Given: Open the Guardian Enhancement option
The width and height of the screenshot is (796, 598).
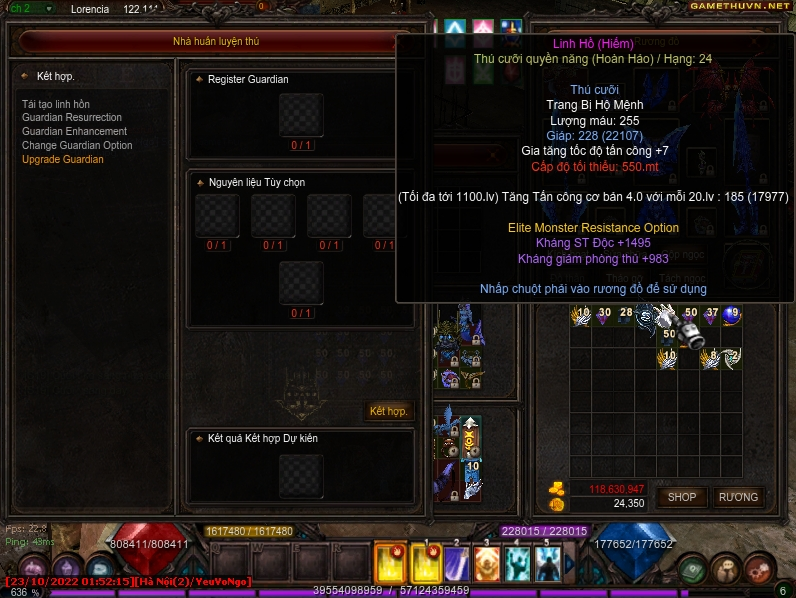Looking at the screenshot, I should [74, 132].
